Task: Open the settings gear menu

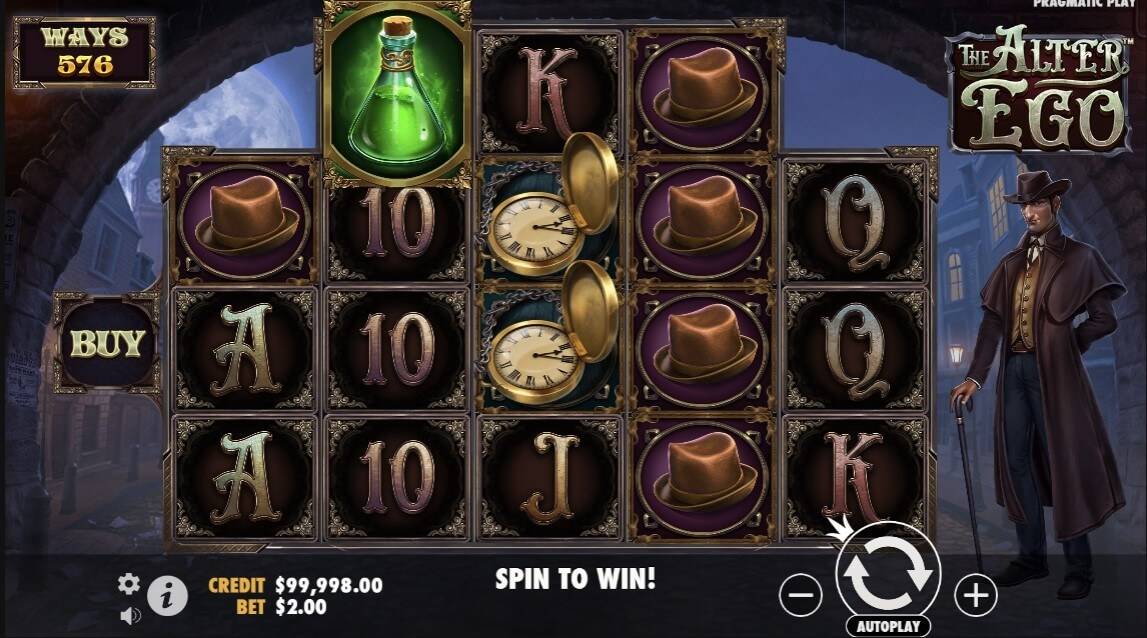Action: (x=129, y=584)
